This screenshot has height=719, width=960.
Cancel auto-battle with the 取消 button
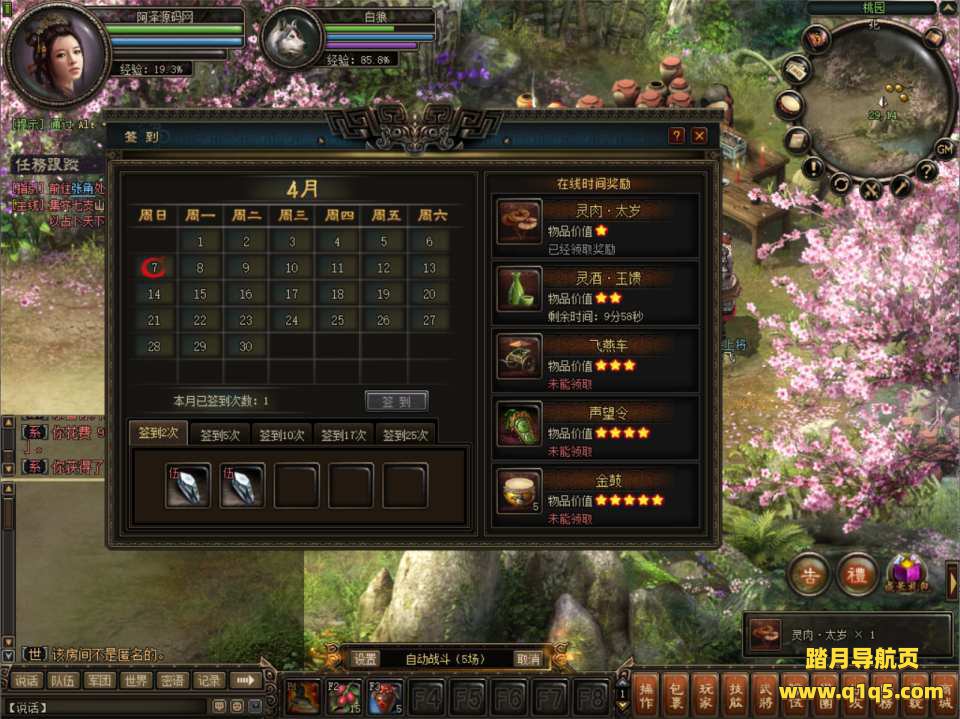pyautogui.click(x=528, y=659)
